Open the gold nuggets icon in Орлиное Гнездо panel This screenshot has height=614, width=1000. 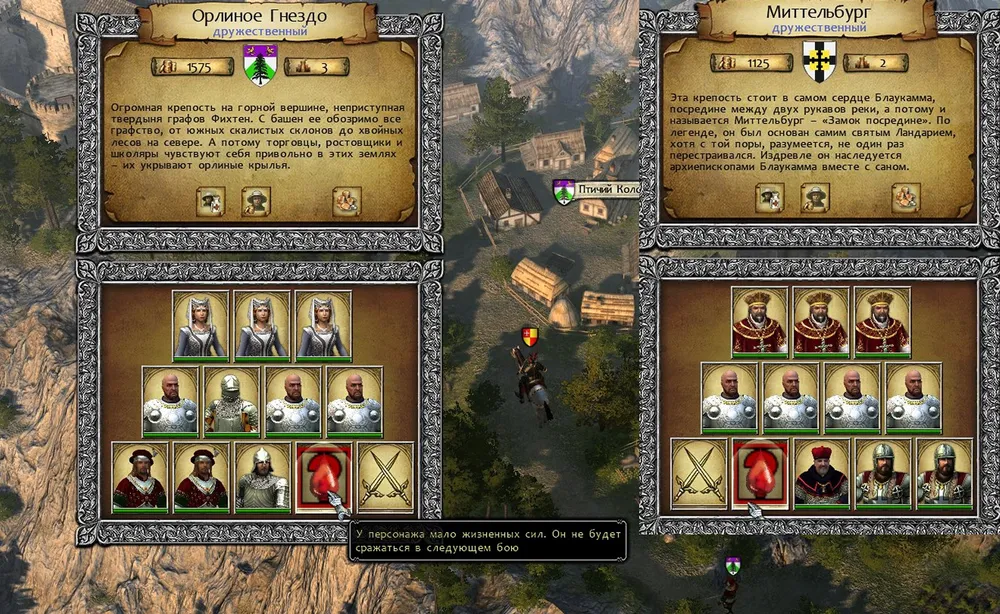coord(346,202)
